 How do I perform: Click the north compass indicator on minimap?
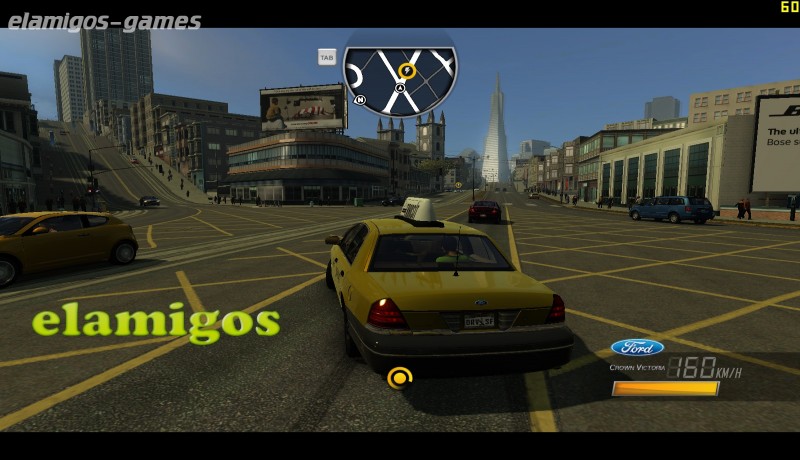point(360,99)
